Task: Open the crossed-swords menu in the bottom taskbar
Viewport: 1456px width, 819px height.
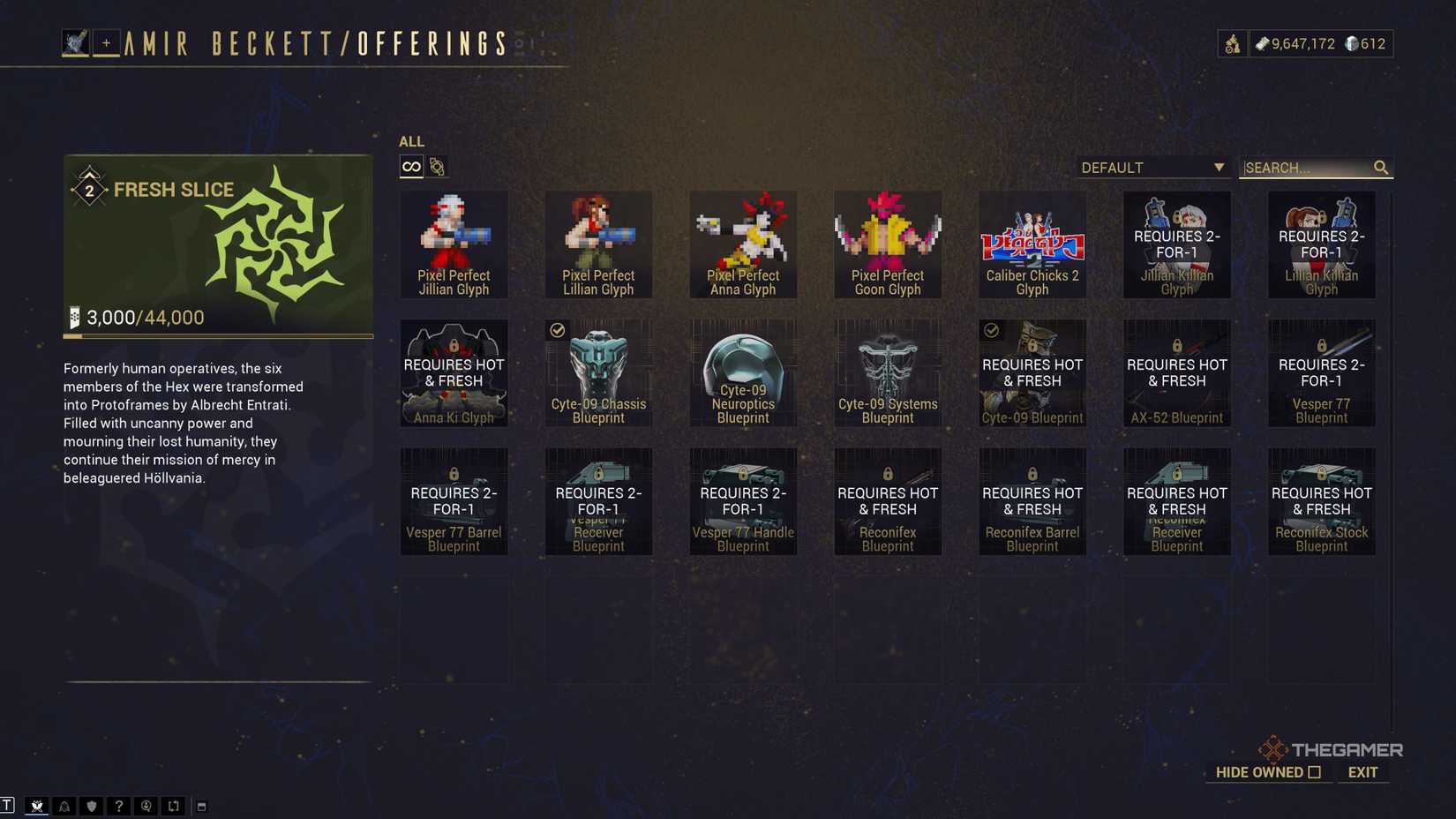Action: point(37,805)
